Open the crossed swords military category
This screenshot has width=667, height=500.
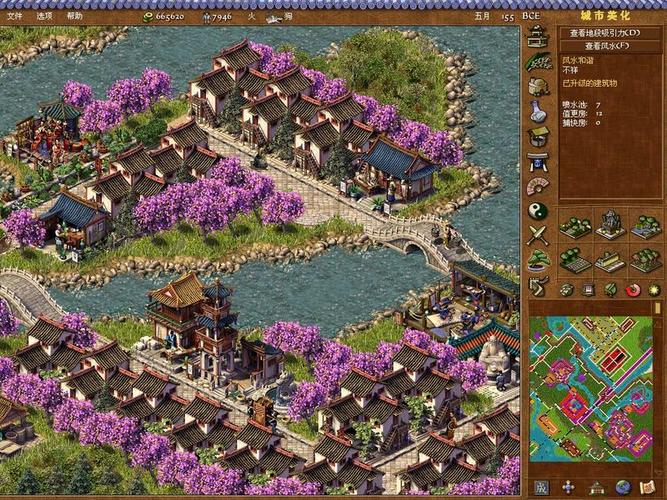pos(538,236)
